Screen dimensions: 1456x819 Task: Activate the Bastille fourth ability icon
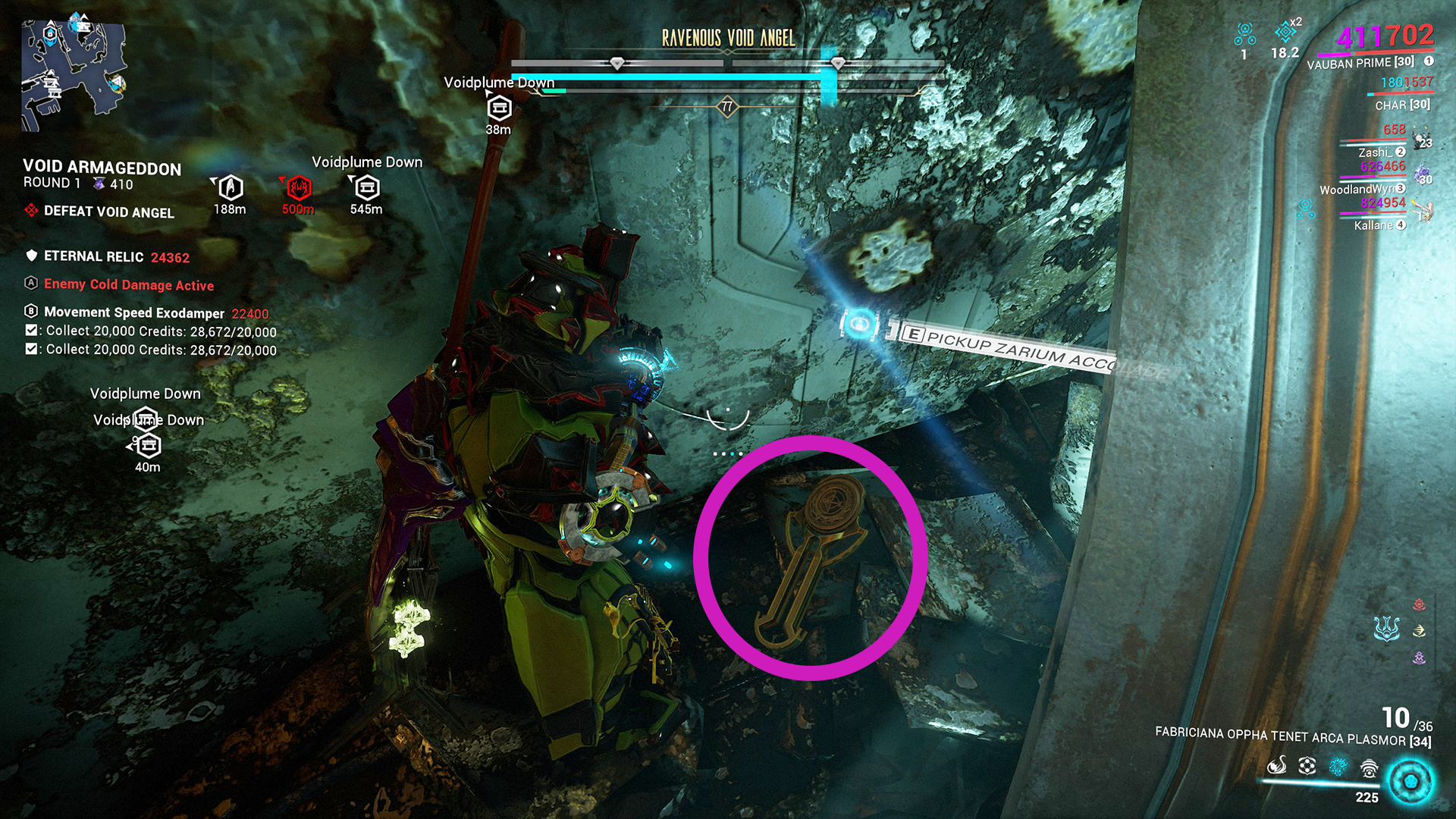[1369, 768]
